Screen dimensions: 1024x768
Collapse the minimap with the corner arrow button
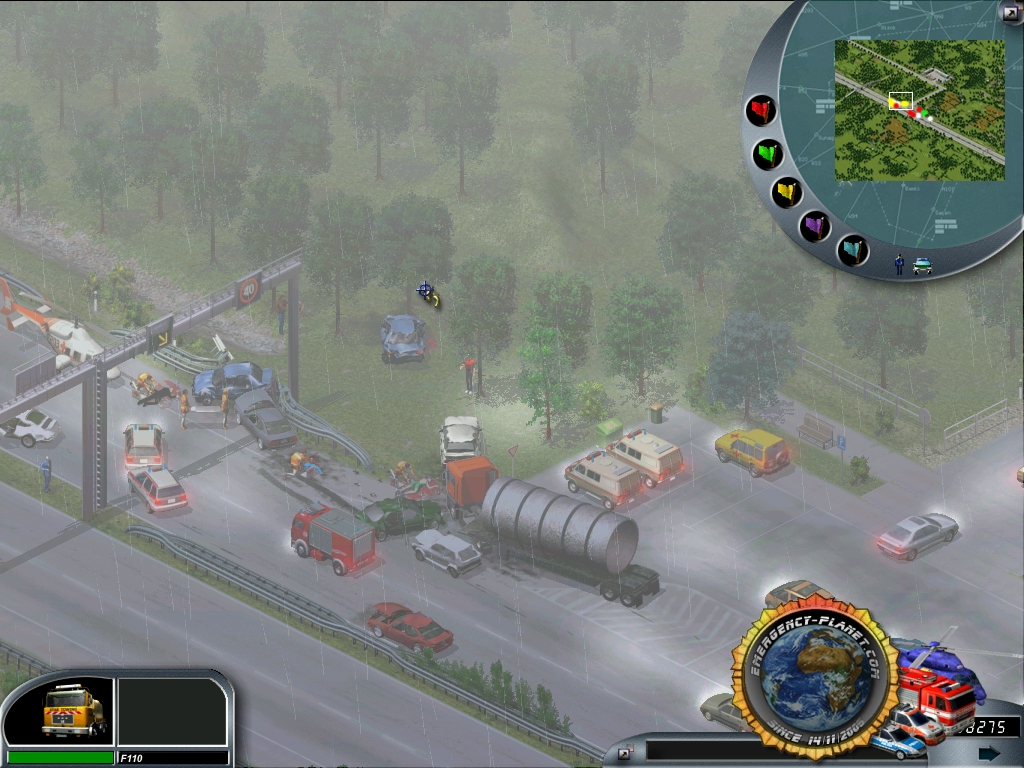pos(1010,12)
